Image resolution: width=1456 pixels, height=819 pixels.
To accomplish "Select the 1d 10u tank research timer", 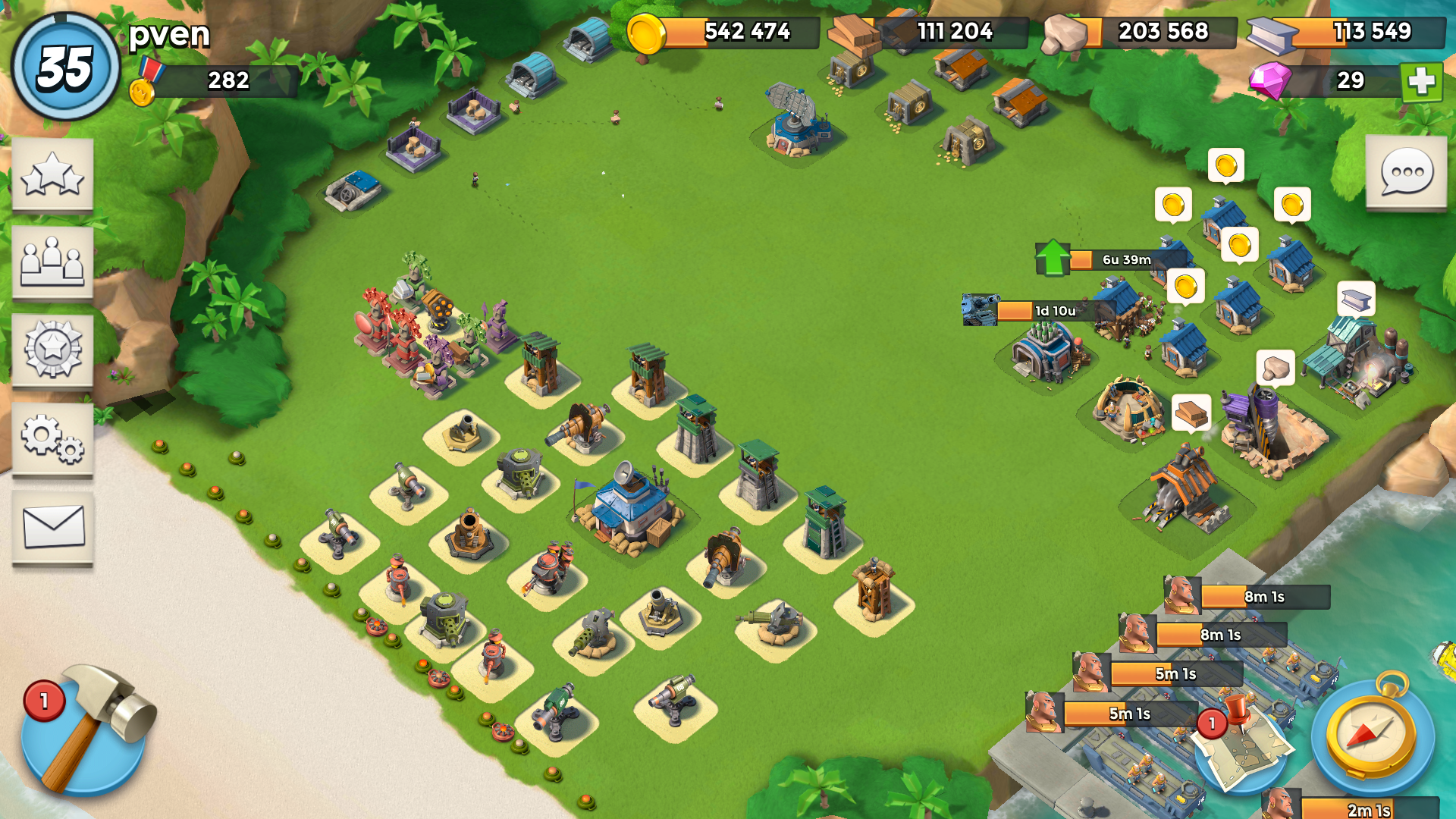I will pos(1037,311).
